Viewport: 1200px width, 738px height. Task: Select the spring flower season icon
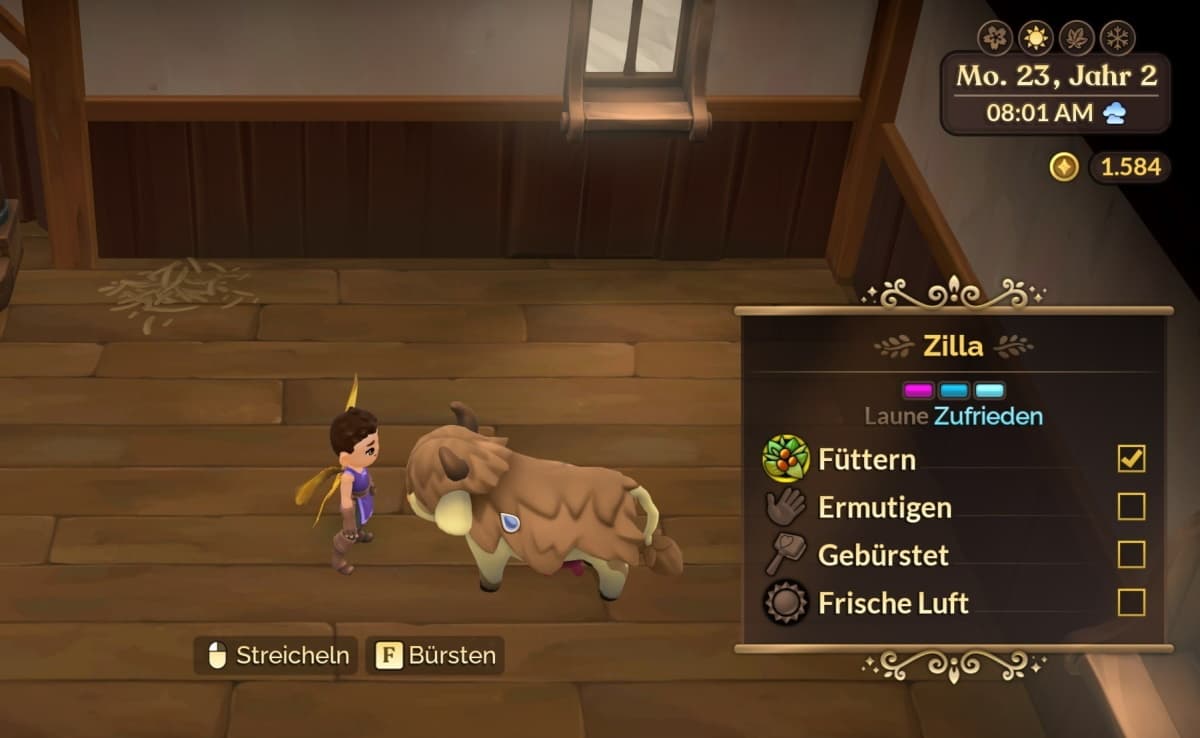click(x=995, y=37)
